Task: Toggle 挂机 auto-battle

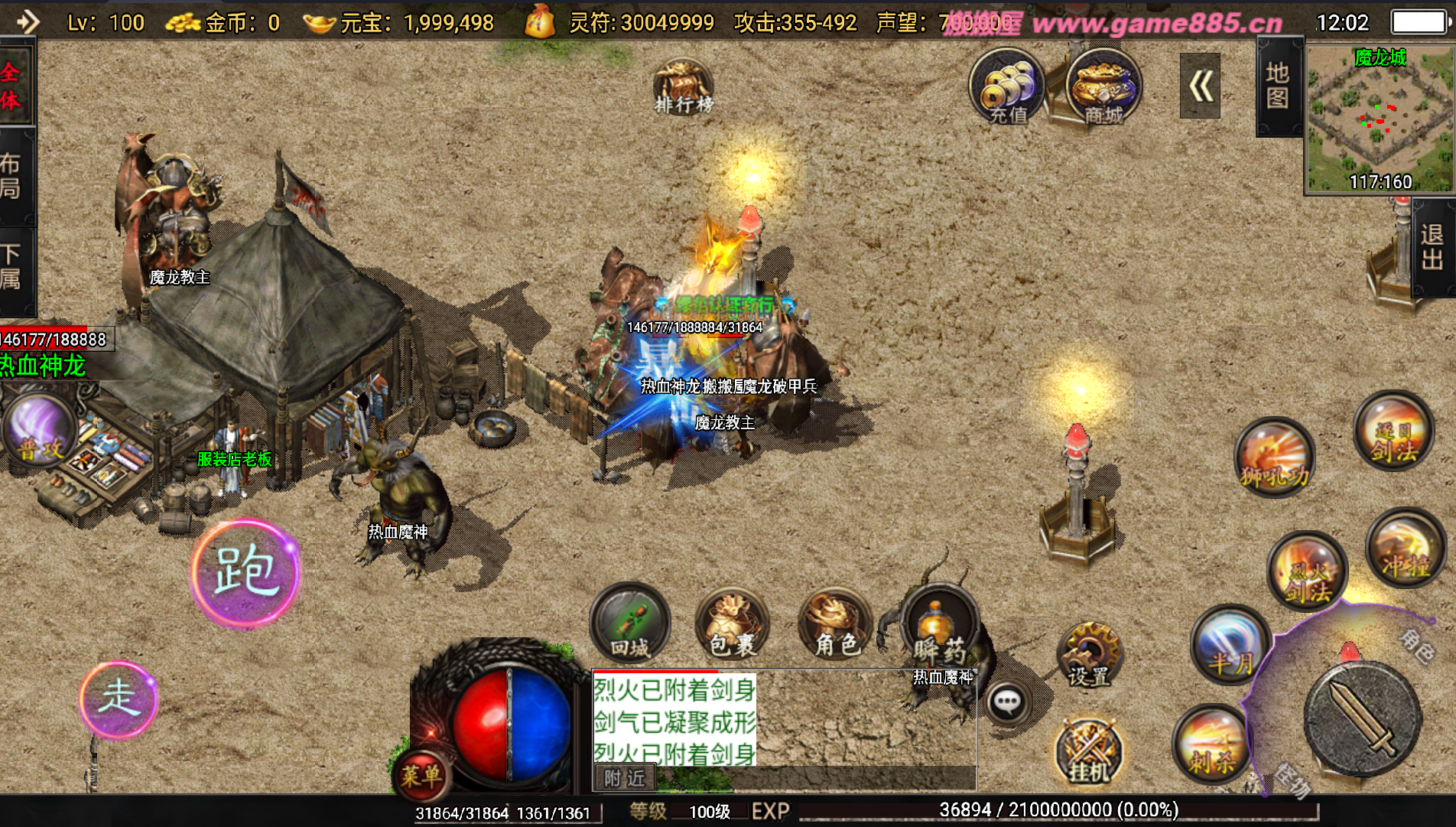Action: [1088, 751]
